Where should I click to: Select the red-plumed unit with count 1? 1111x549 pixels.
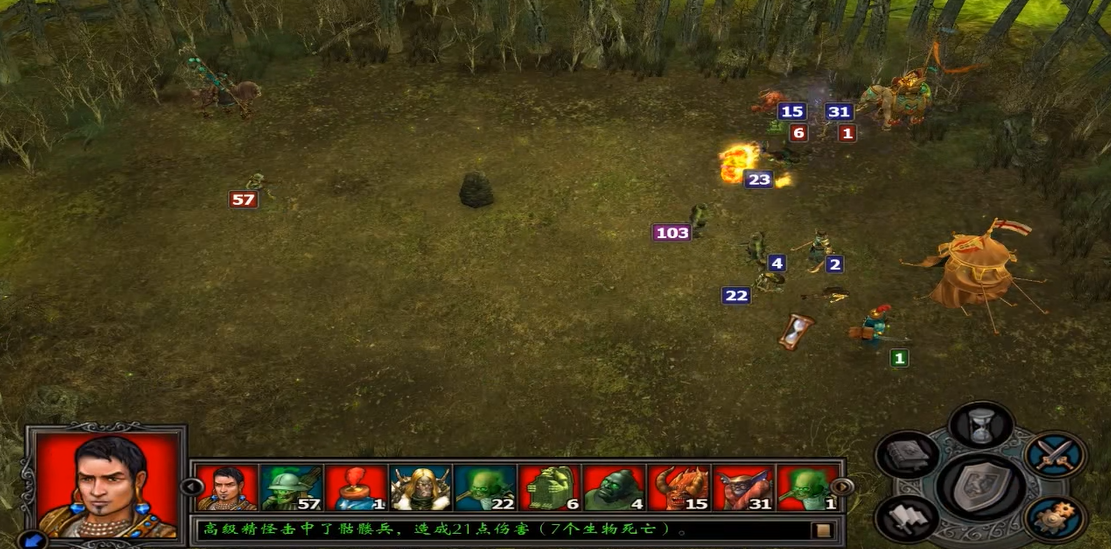pyautogui.click(x=355, y=488)
